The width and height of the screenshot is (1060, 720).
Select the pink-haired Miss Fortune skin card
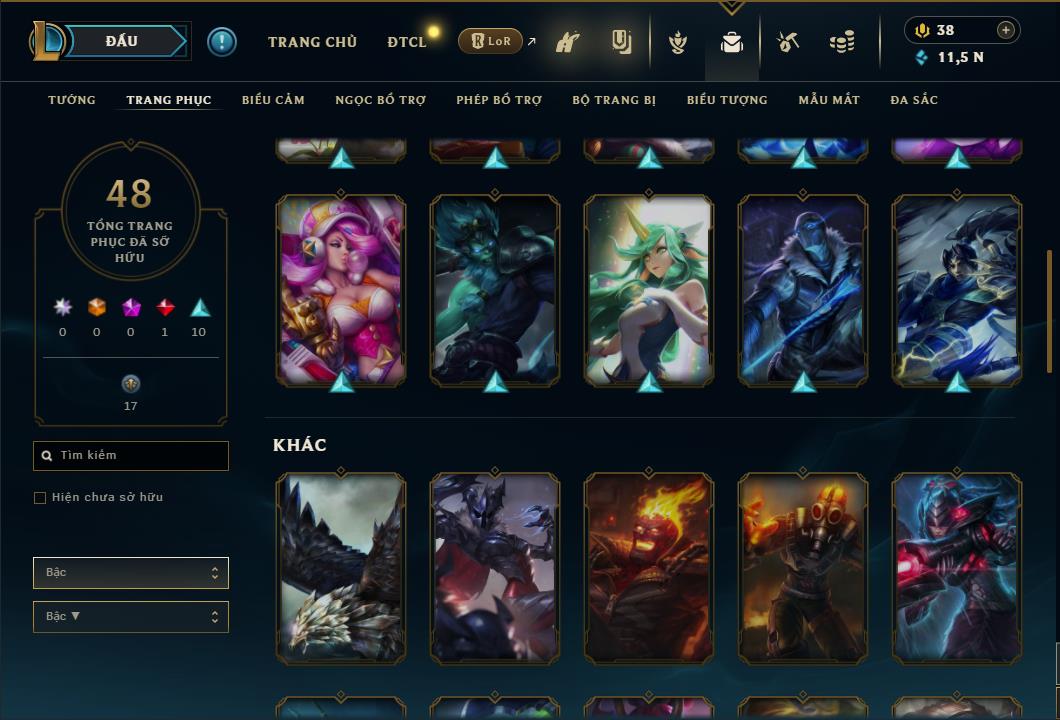pos(341,290)
